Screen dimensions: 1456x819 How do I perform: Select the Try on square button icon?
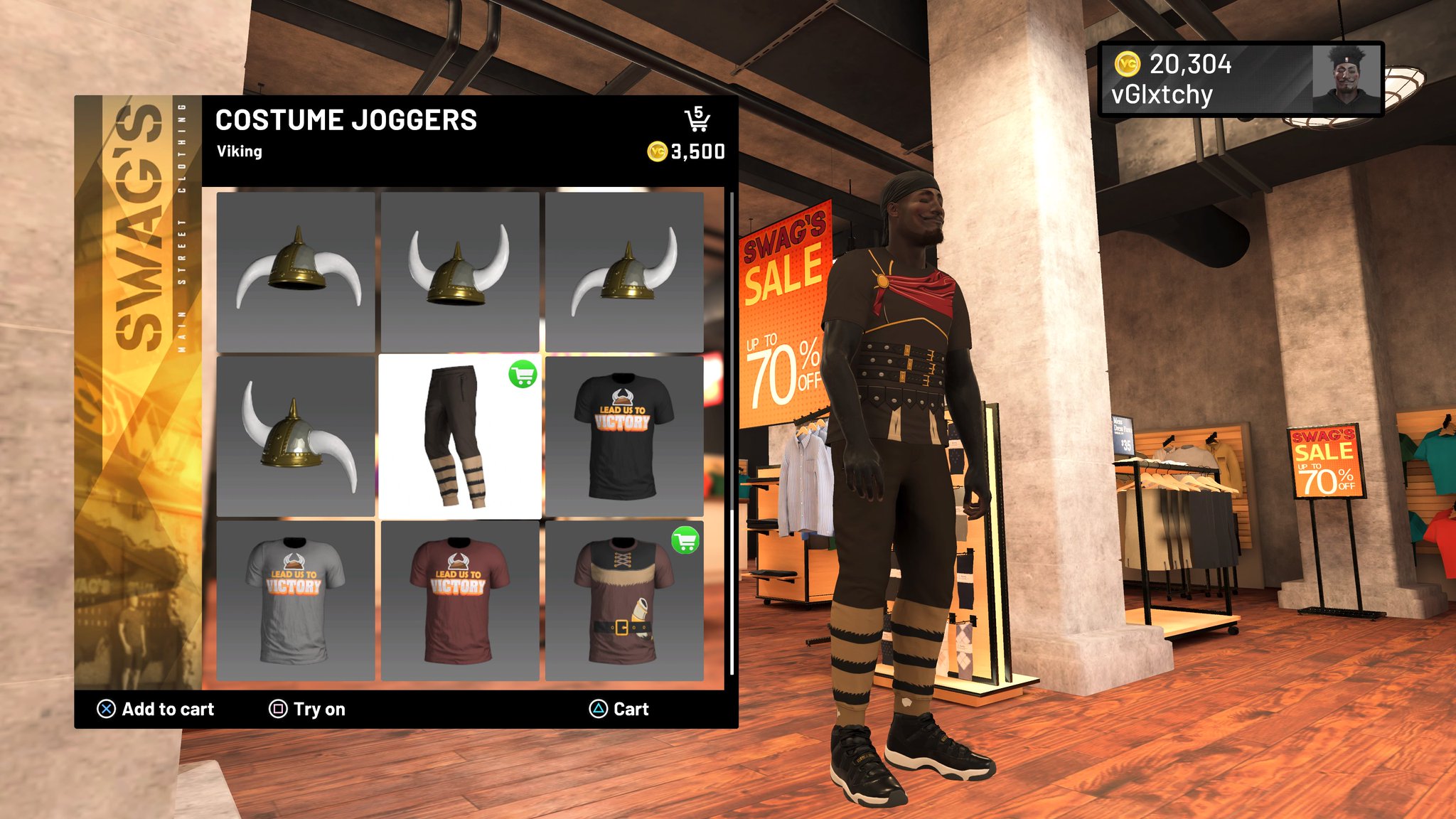tap(278, 709)
